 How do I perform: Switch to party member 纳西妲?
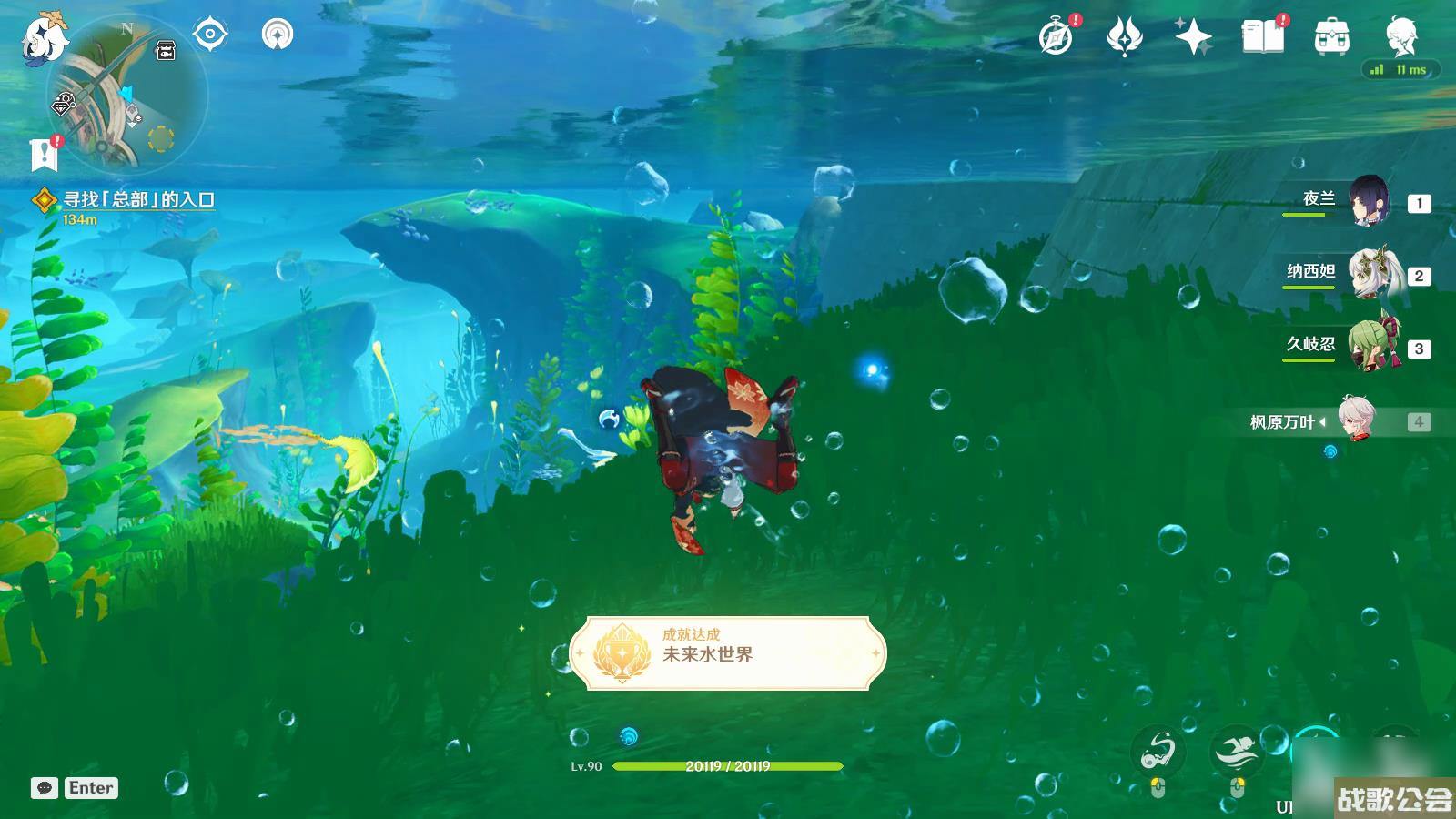click(x=1371, y=274)
